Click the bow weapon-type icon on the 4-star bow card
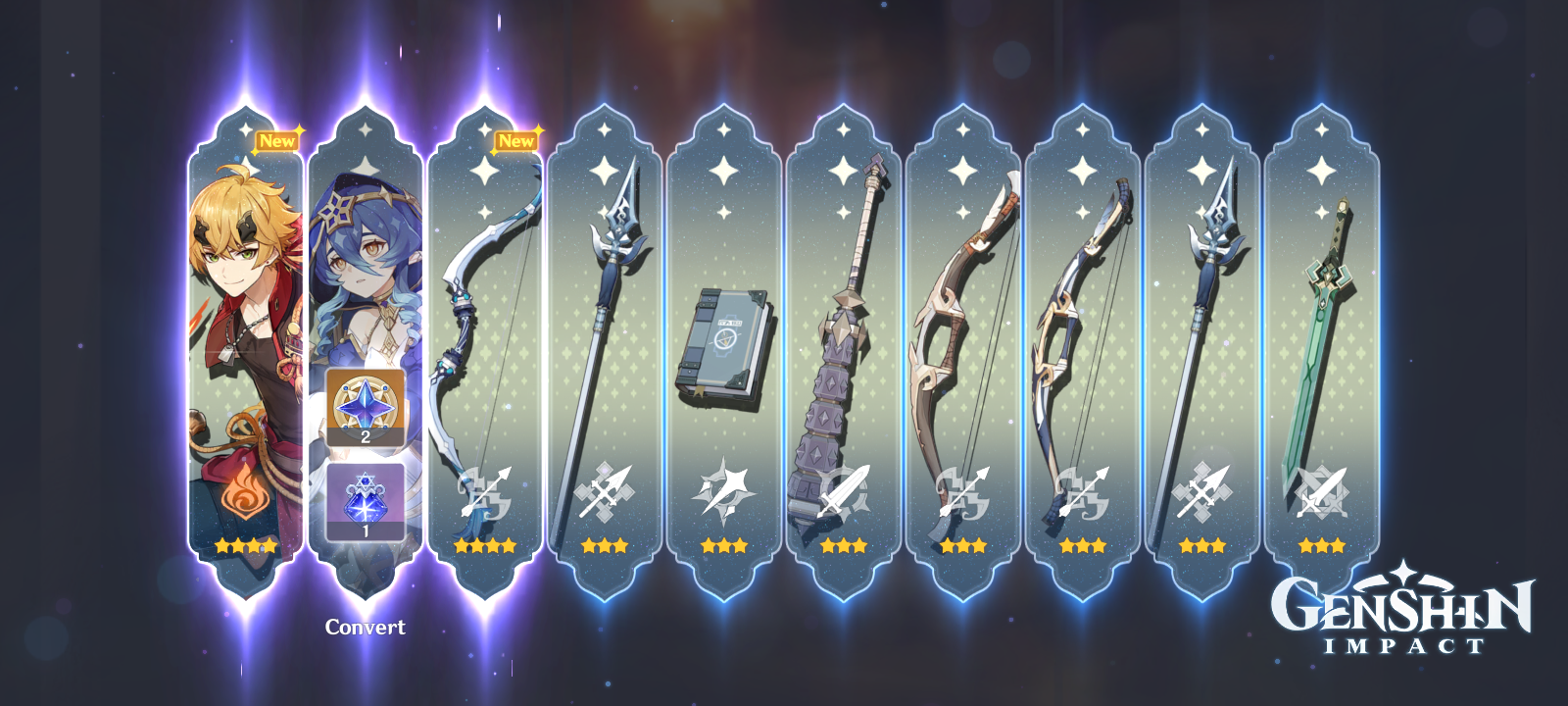This screenshot has height=706, width=1568. [487, 490]
